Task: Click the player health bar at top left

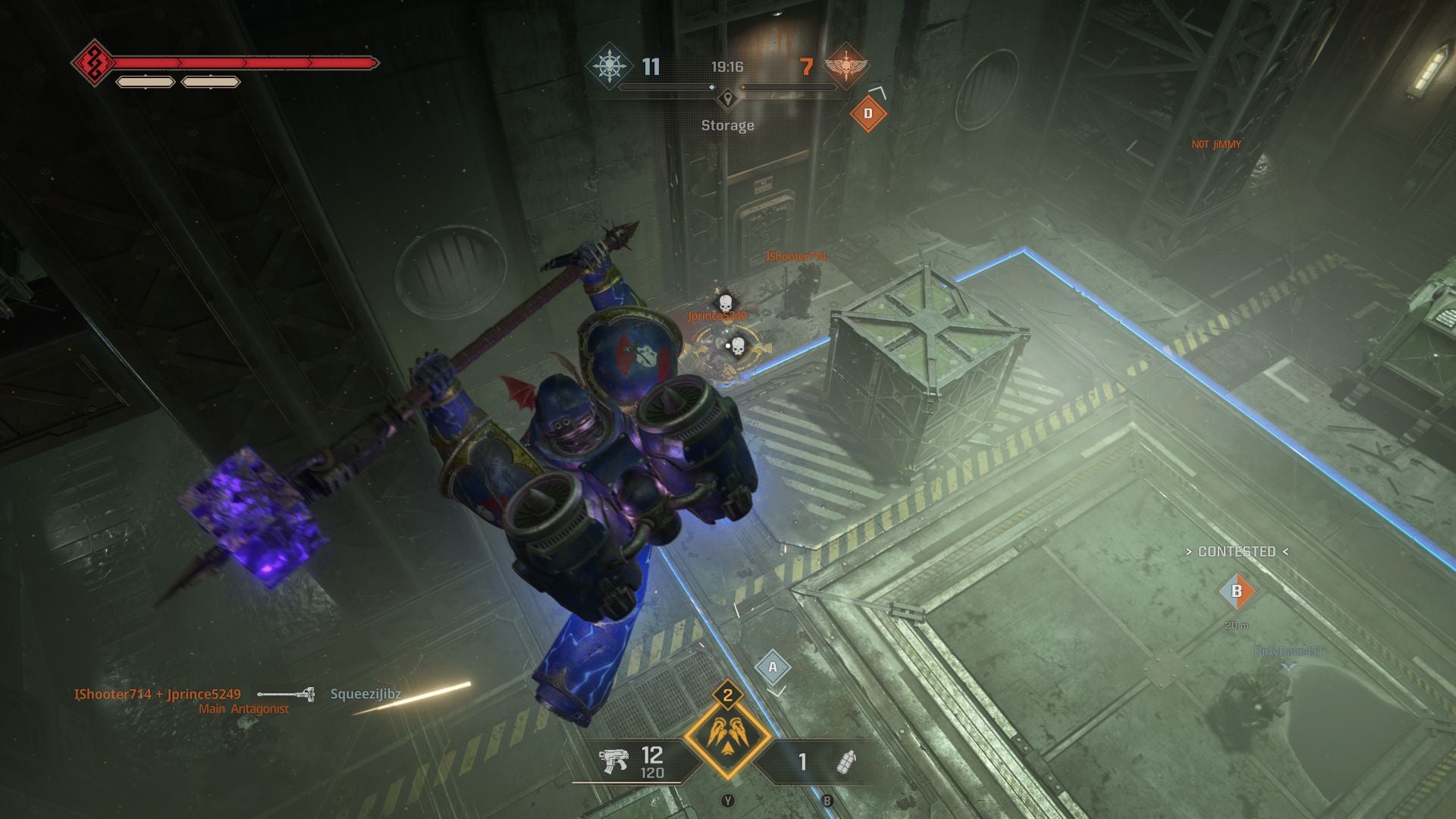Action: pos(243,61)
